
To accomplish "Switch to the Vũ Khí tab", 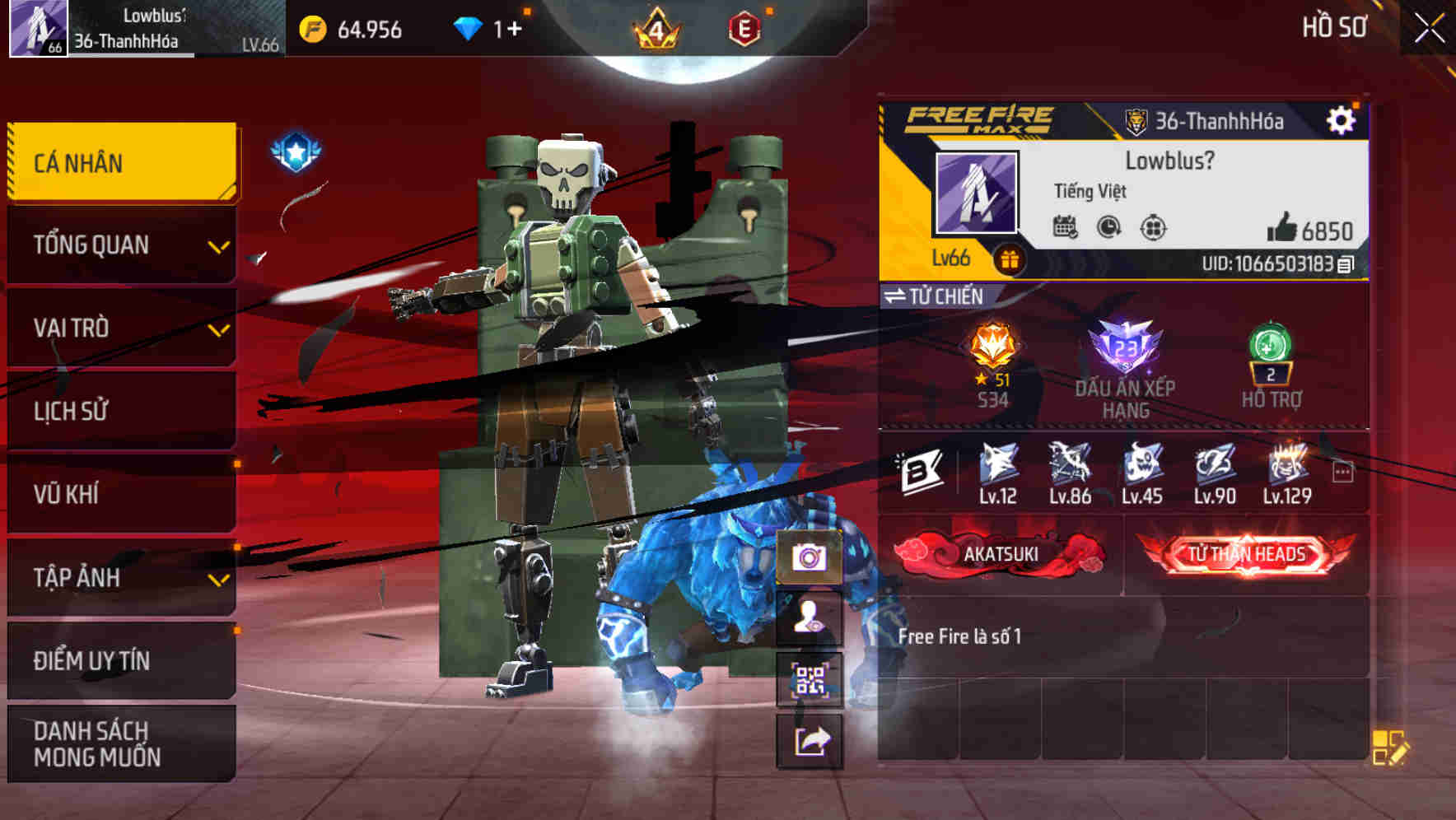I will pos(120,494).
